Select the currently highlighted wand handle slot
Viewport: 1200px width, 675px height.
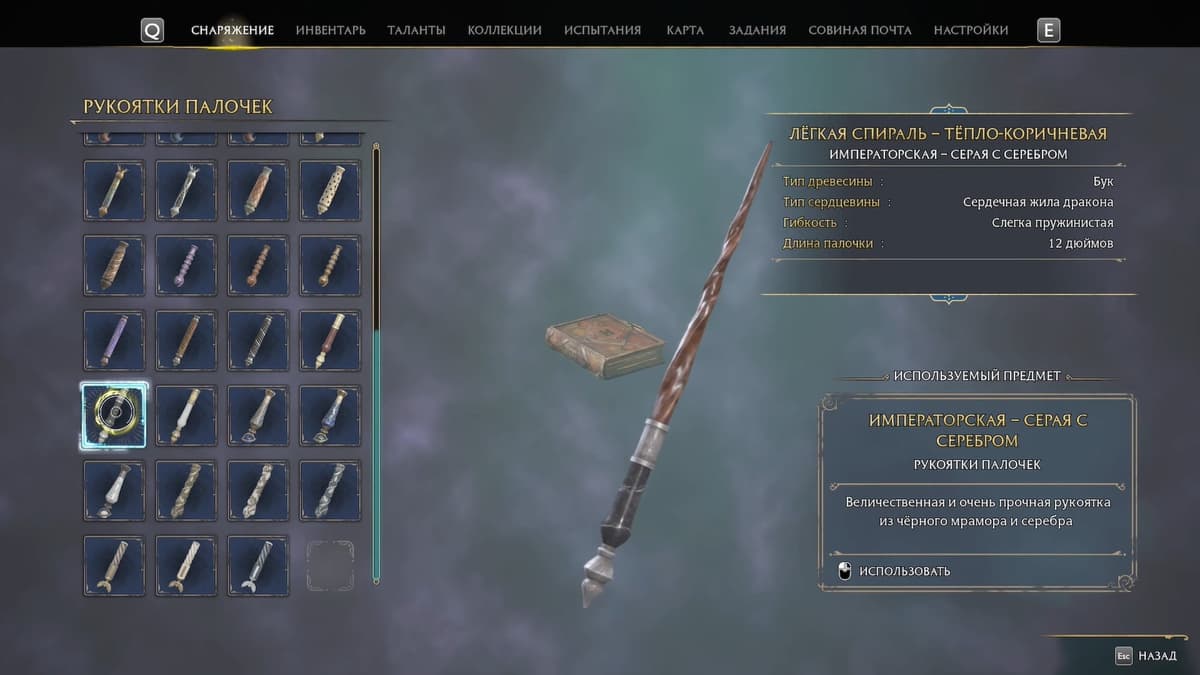(114, 414)
